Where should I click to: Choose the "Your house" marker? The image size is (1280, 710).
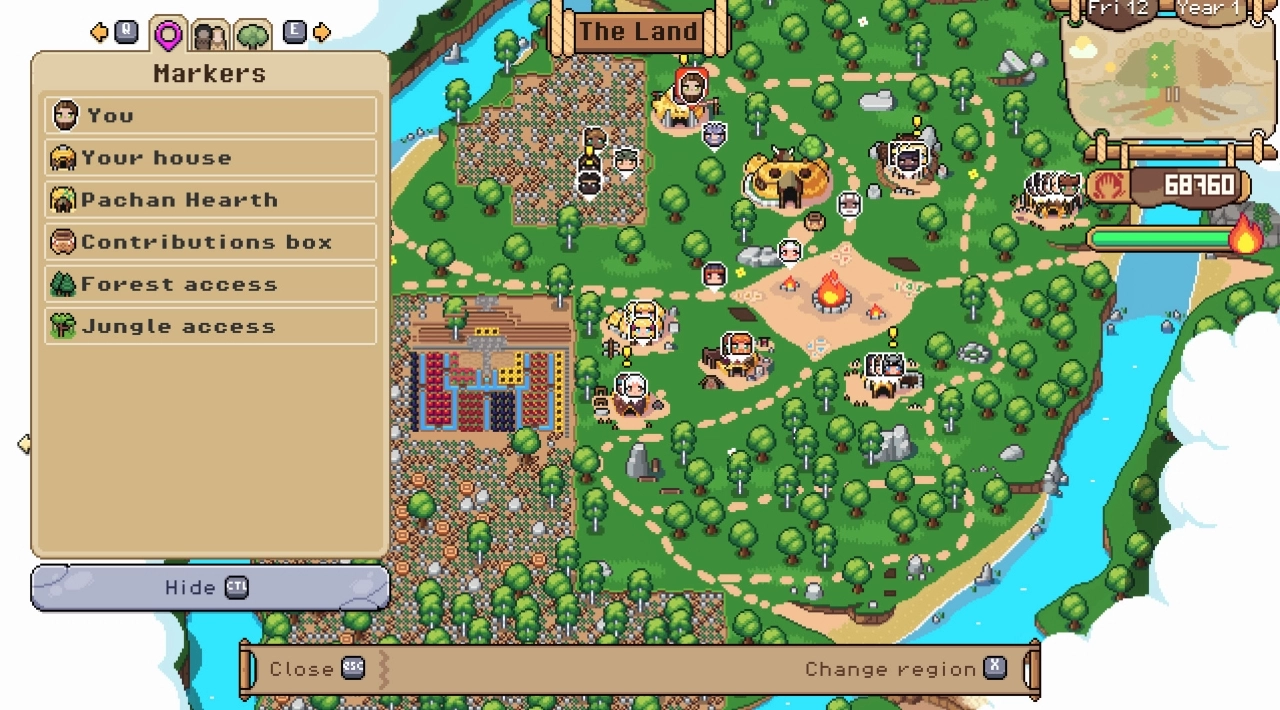pyautogui.click(x=210, y=157)
